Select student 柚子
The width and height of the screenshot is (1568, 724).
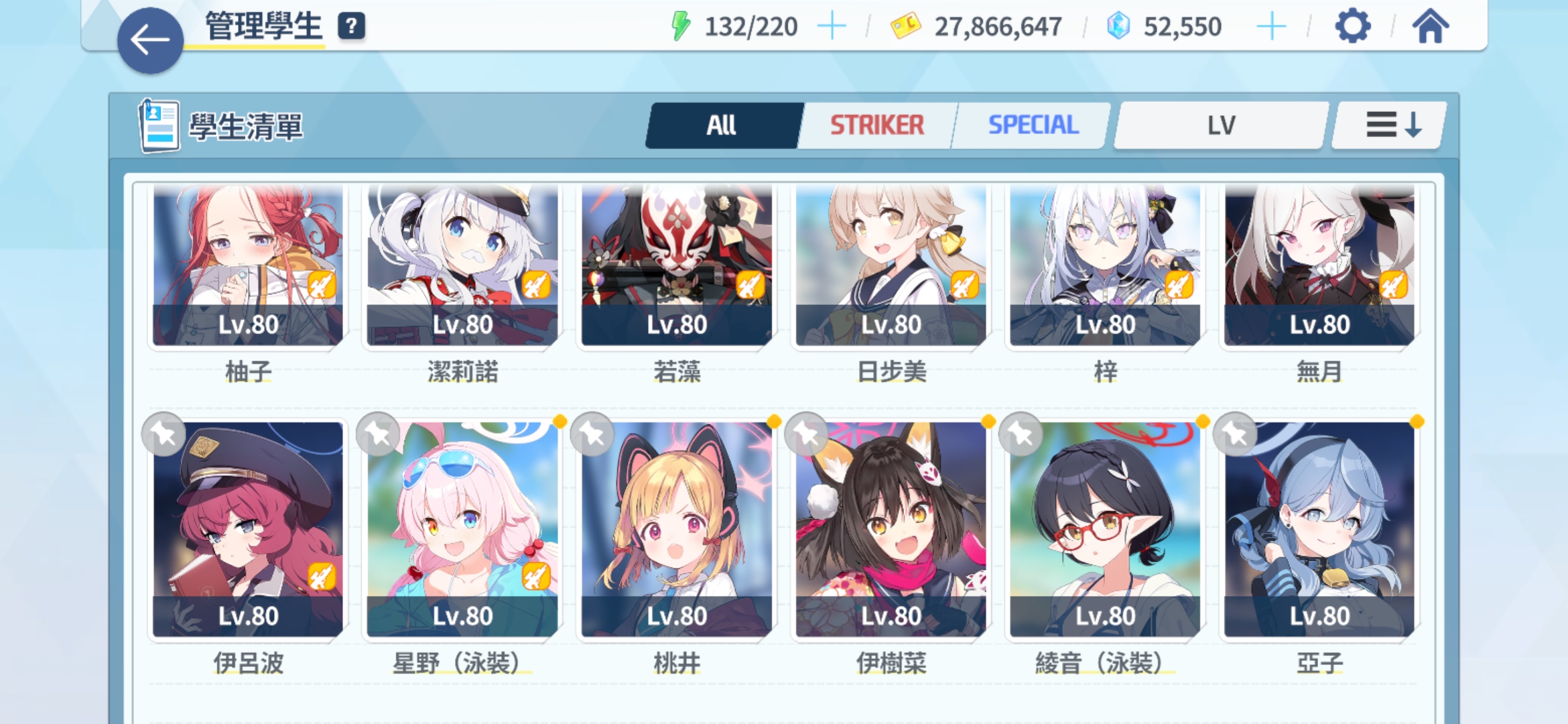(248, 268)
